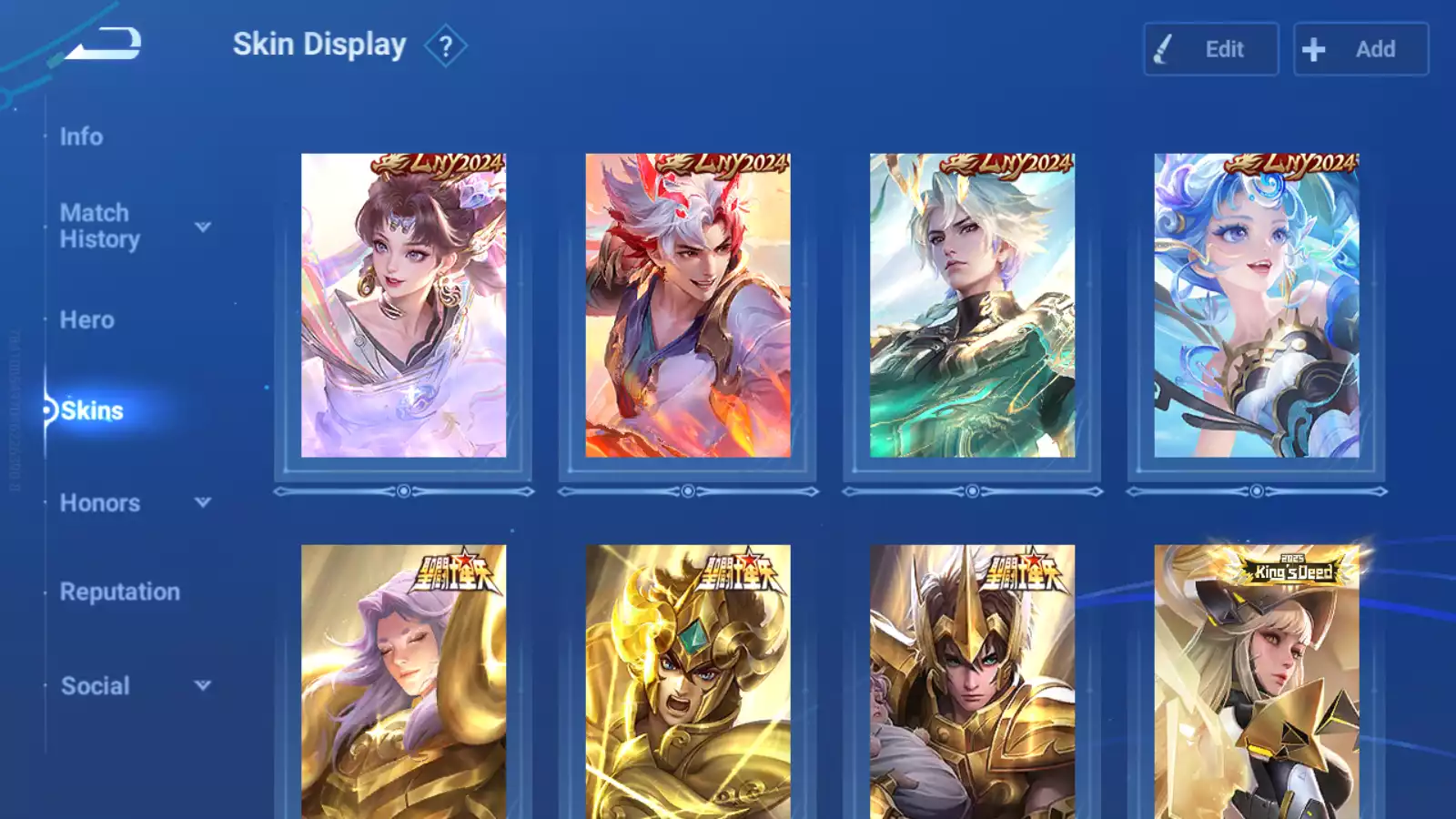Add a new skin to display

(x=1360, y=49)
